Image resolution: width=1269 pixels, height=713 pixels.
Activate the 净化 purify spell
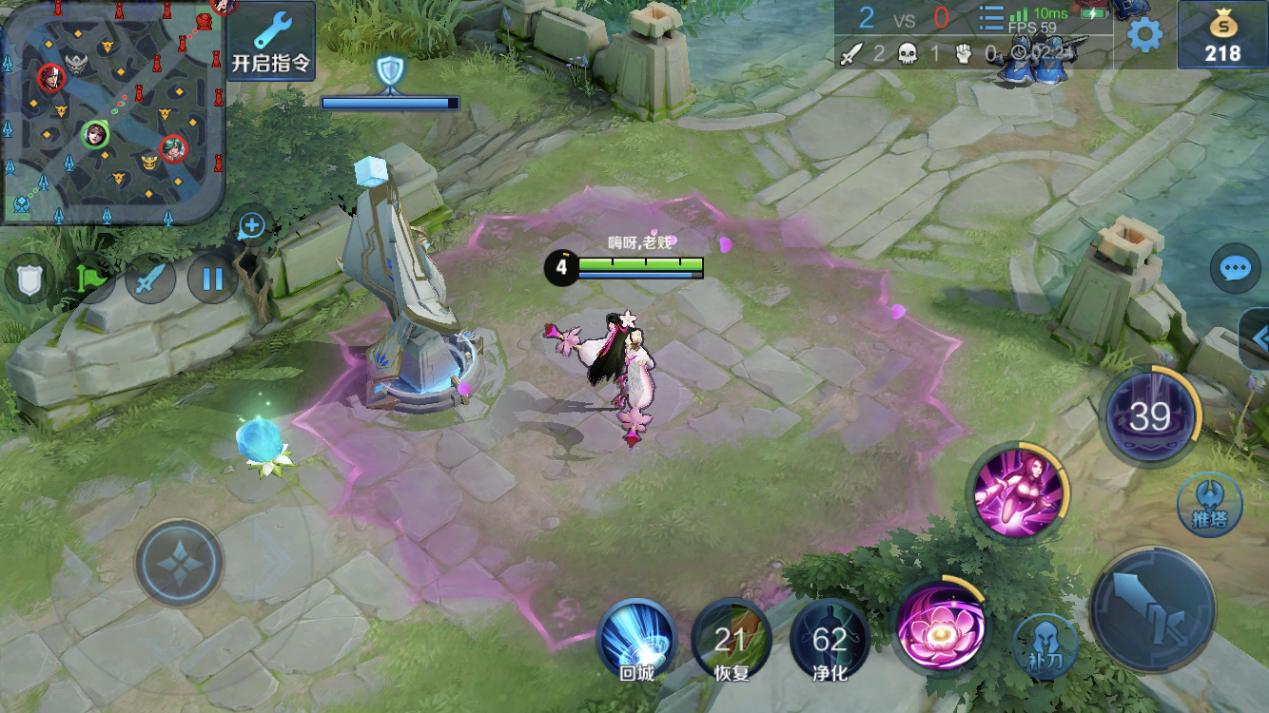coord(829,639)
